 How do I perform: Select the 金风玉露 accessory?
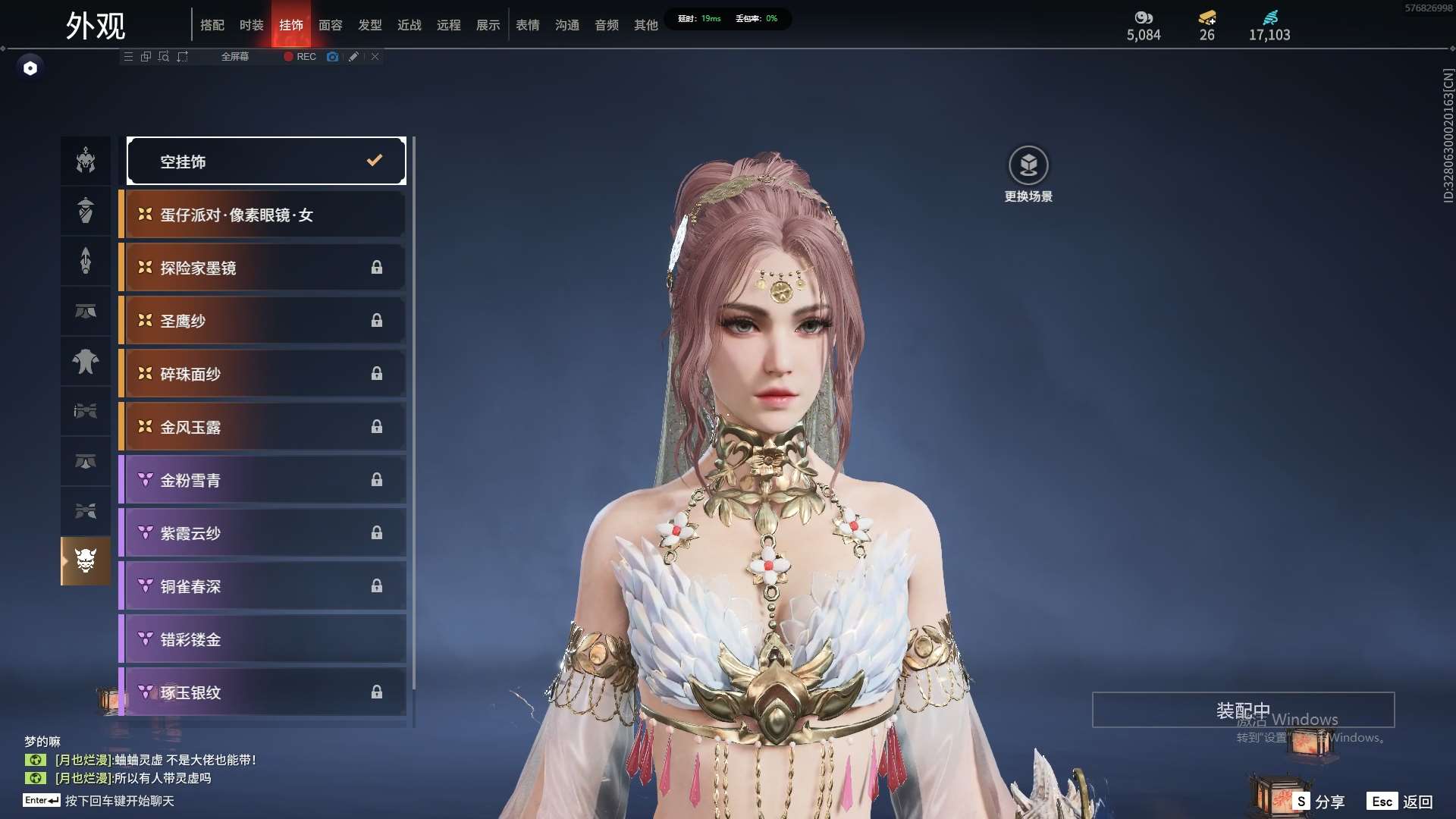tap(264, 427)
